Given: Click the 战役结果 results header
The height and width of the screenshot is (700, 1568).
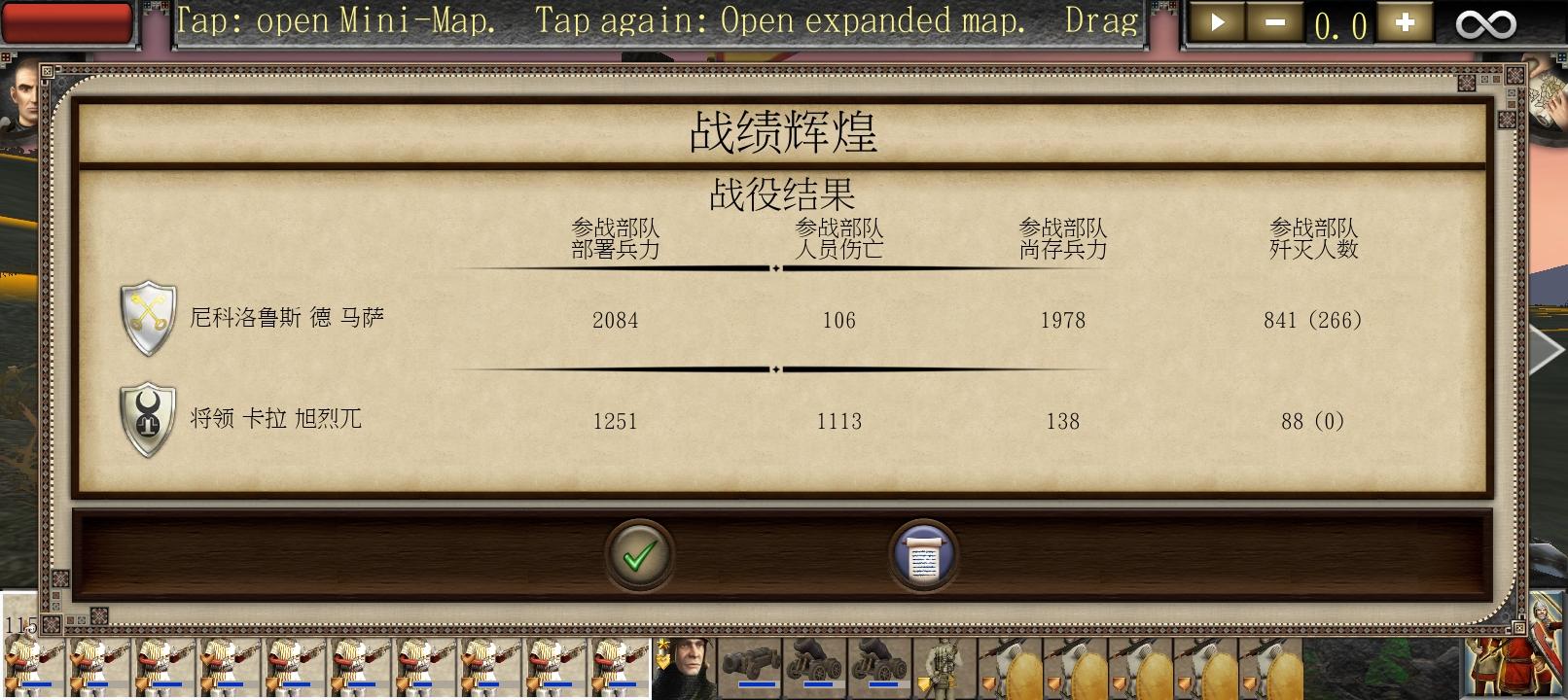Looking at the screenshot, I should click(784, 194).
